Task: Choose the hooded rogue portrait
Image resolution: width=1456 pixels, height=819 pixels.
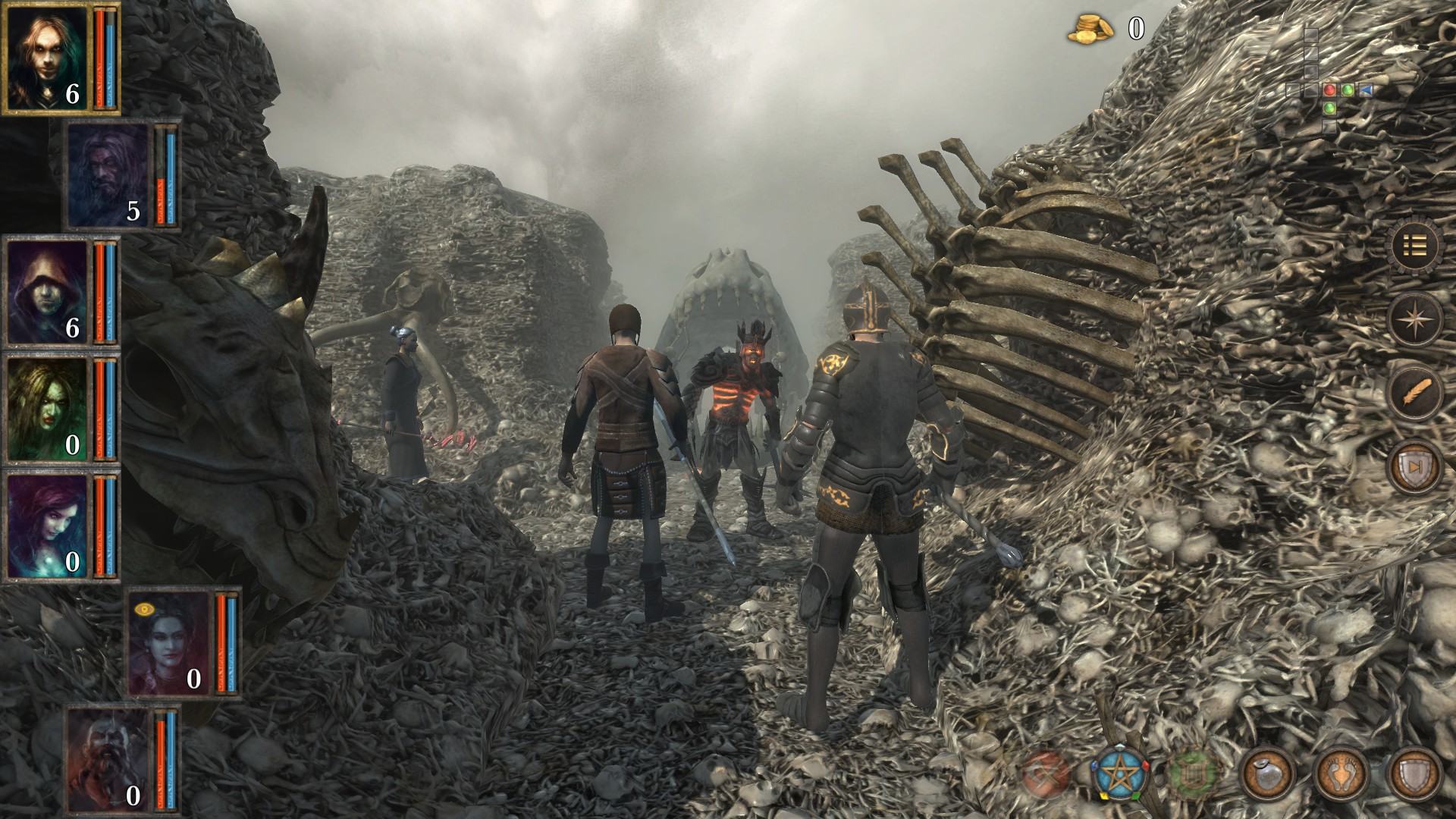Action: [x=47, y=290]
